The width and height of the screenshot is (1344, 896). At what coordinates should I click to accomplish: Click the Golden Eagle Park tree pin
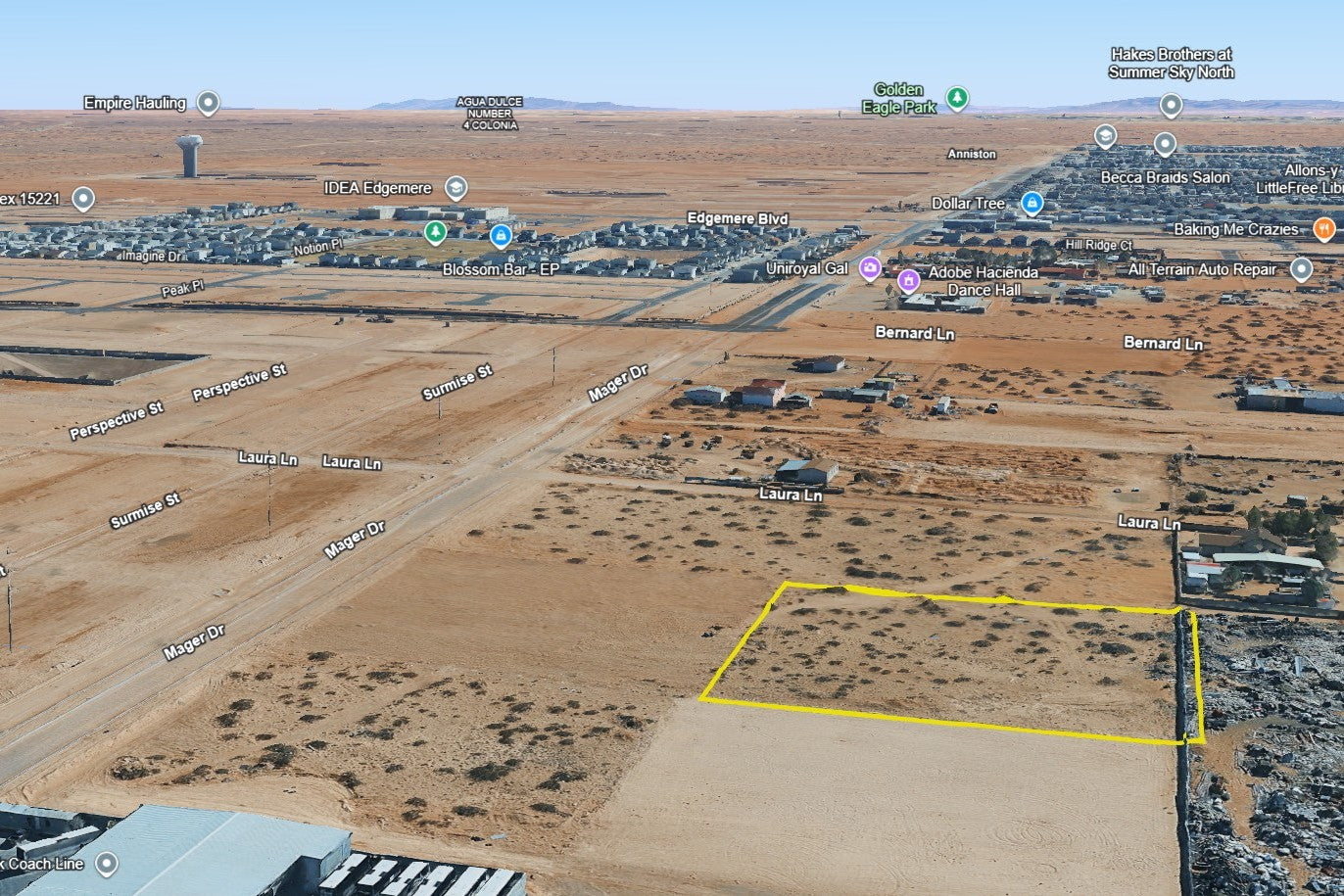(957, 98)
